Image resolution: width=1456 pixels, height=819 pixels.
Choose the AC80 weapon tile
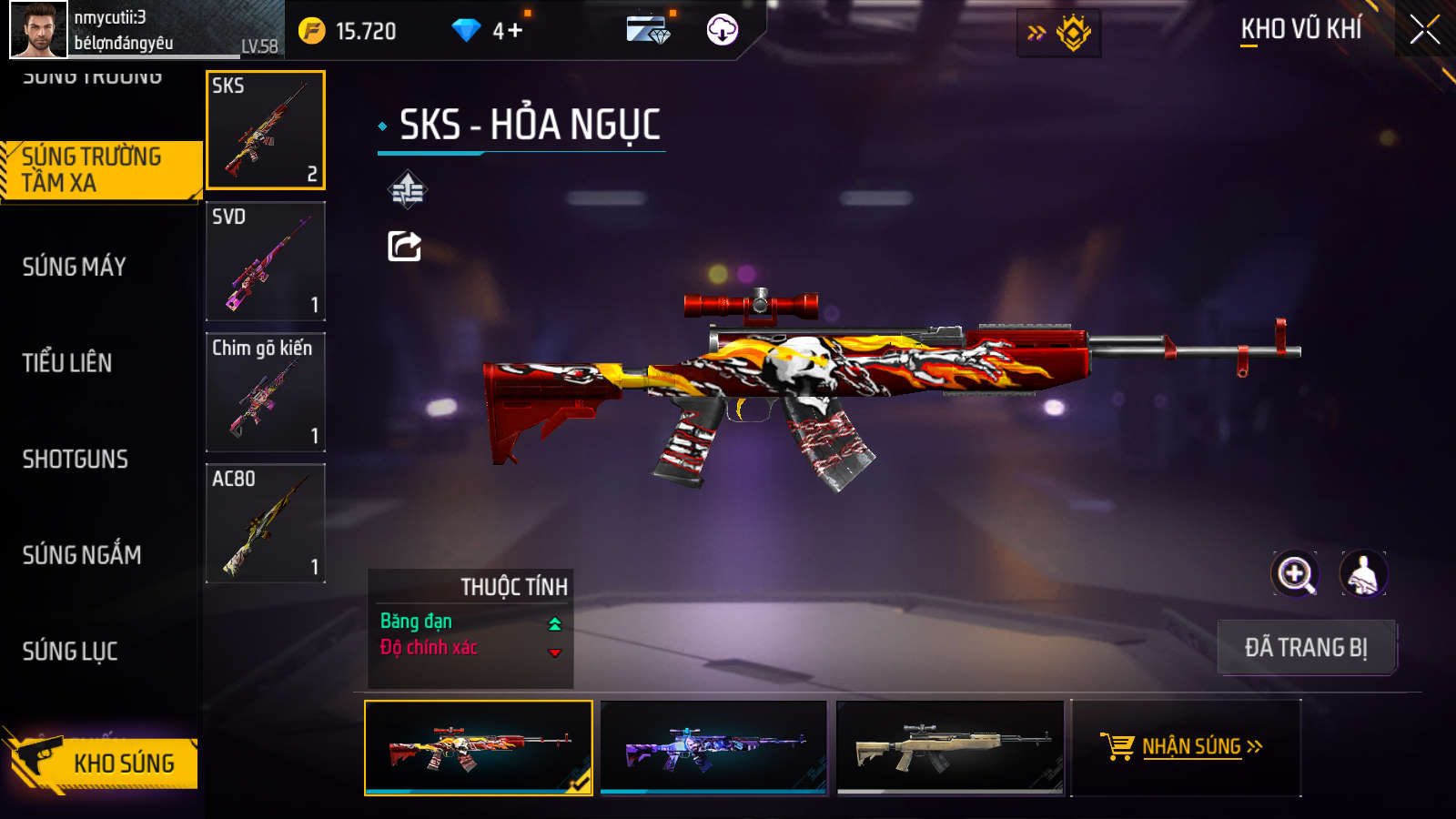[266, 523]
